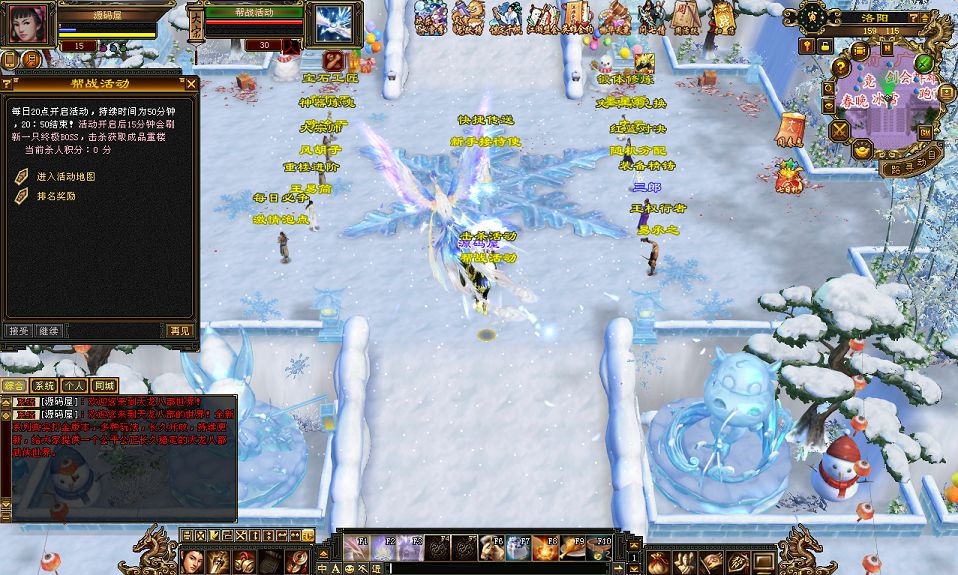Click the 接受 button in the quest panel
The image size is (958, 575).
pos(18,330)
